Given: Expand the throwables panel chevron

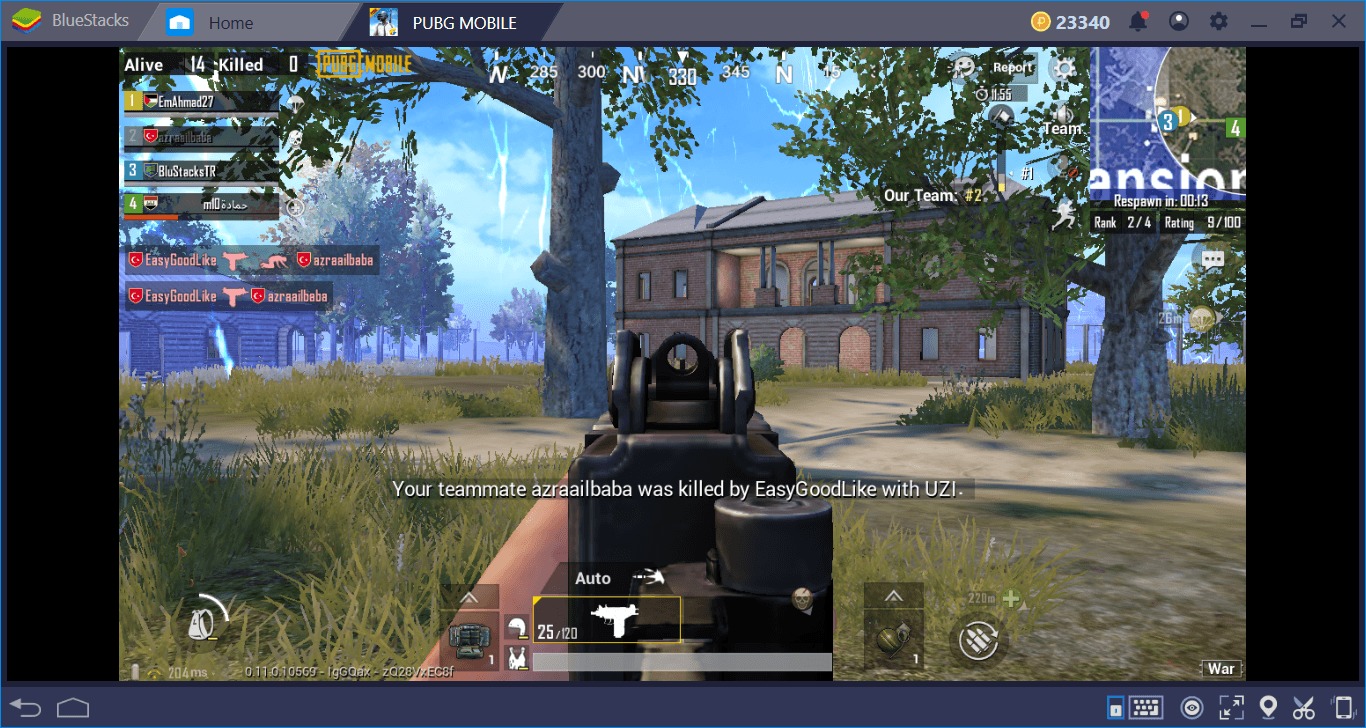Looking at the screenshot, I should (893, 597).
